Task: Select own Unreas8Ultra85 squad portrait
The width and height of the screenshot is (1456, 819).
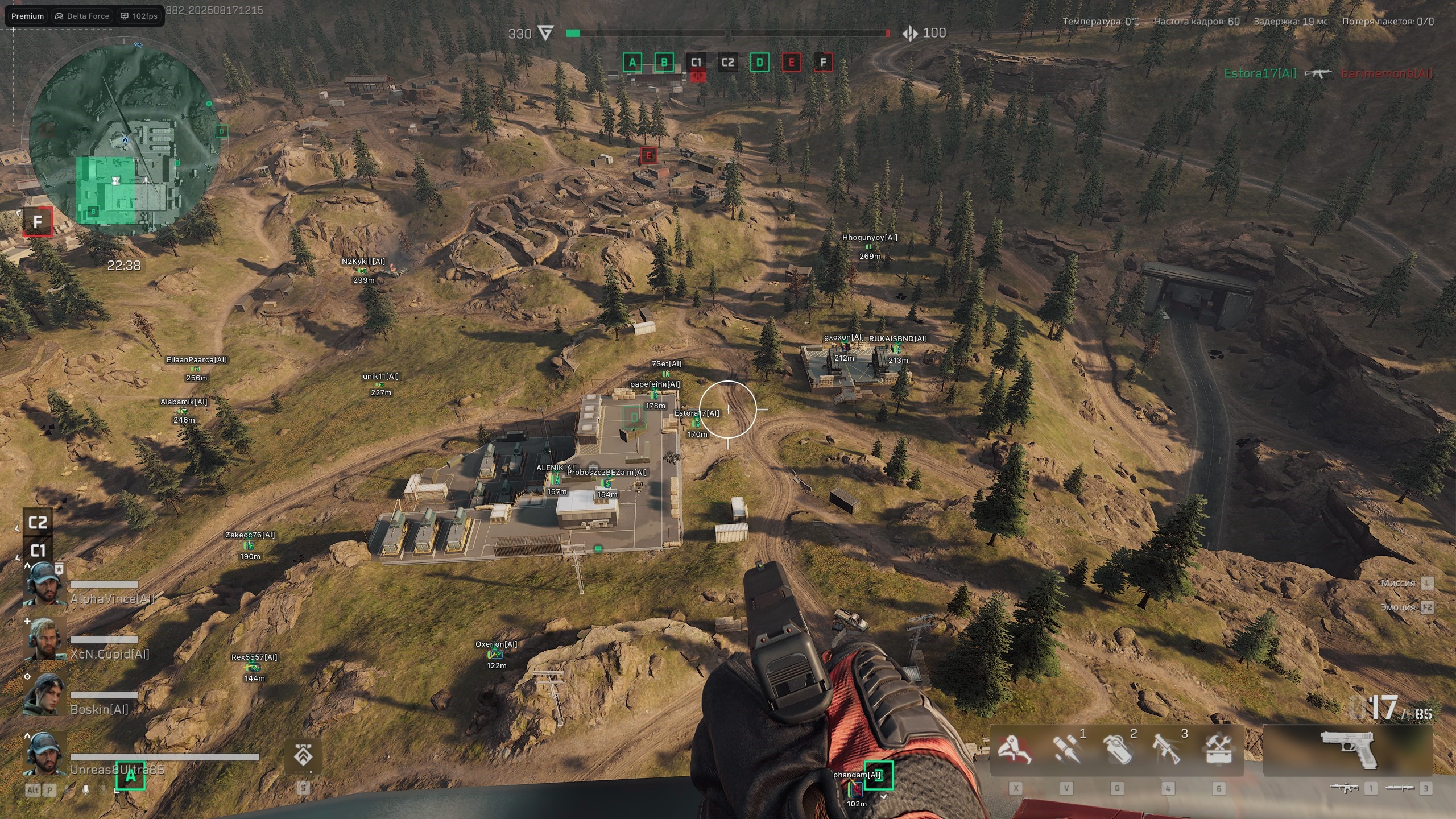Action: [44, 754]
